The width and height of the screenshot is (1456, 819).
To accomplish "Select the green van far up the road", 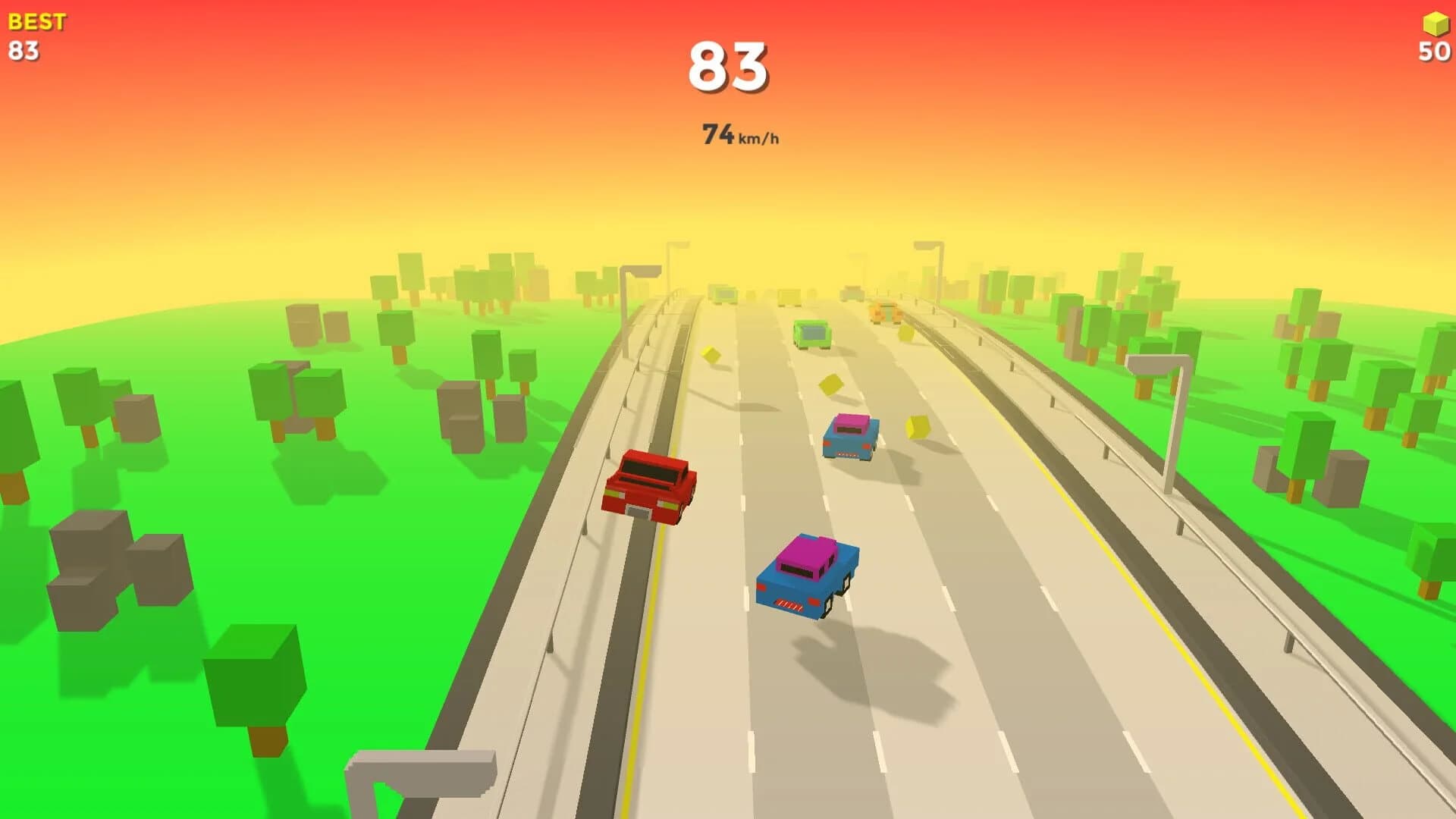I will point(811,334).
